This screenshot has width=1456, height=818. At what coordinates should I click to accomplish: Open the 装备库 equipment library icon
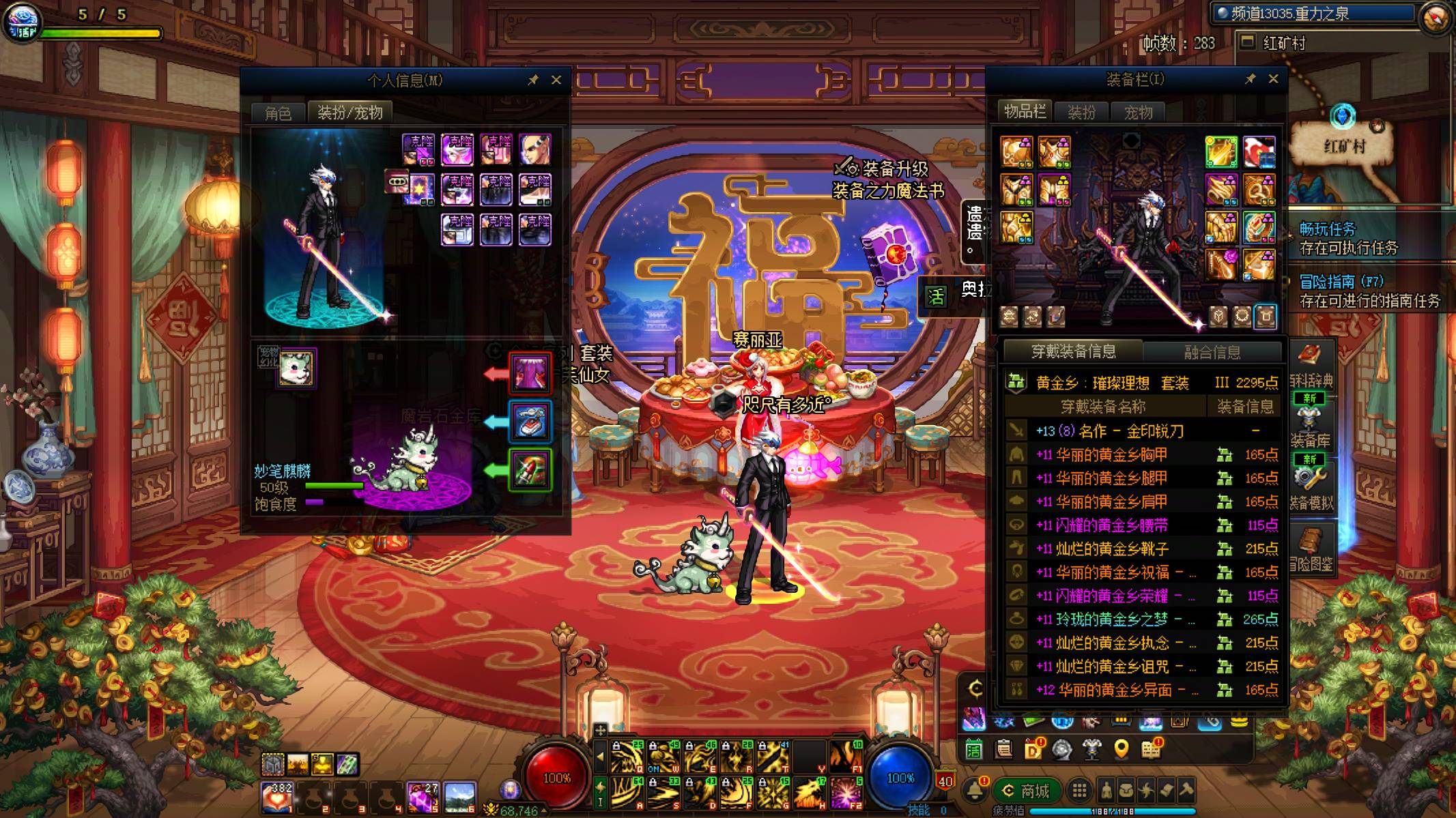(x=1309, y=424)
